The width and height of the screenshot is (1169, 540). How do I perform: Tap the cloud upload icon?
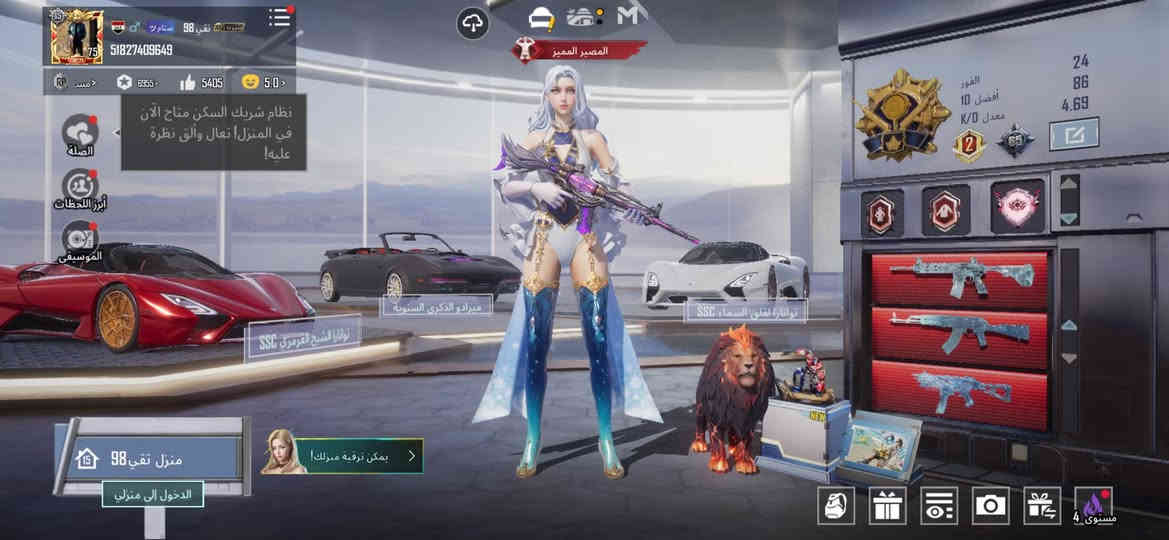(472, 22)
